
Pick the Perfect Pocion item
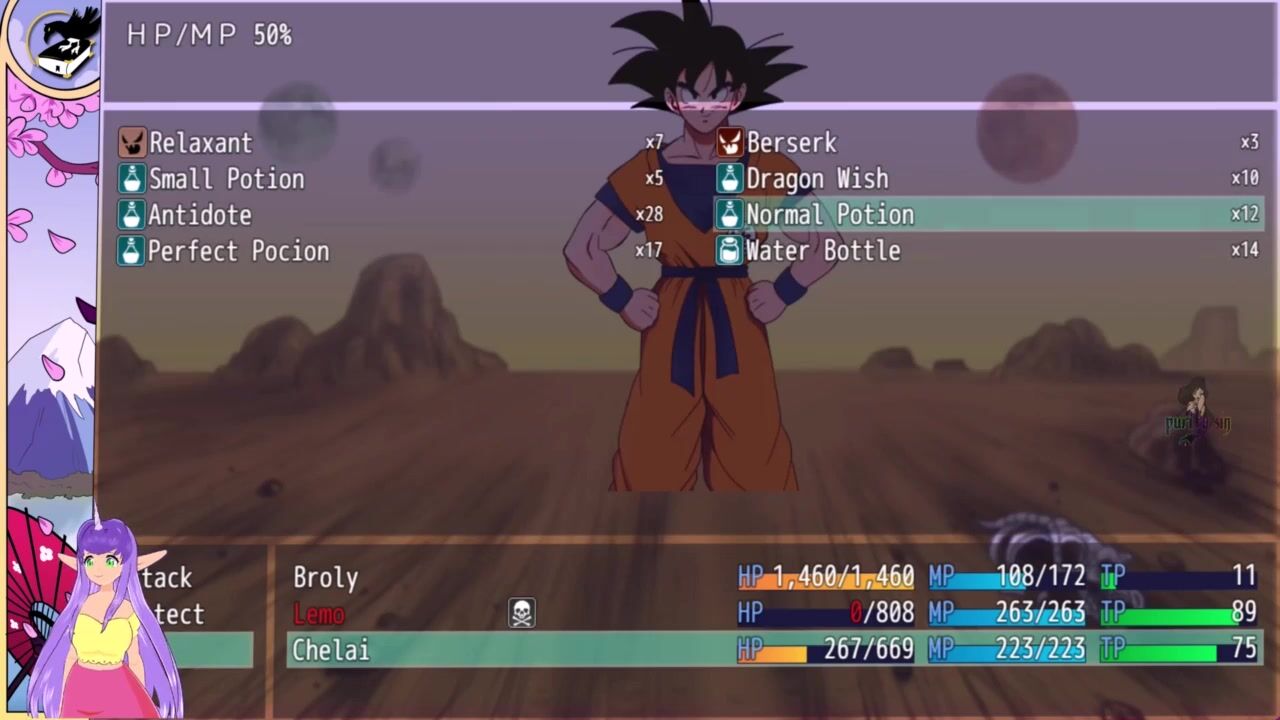point(238,251)
